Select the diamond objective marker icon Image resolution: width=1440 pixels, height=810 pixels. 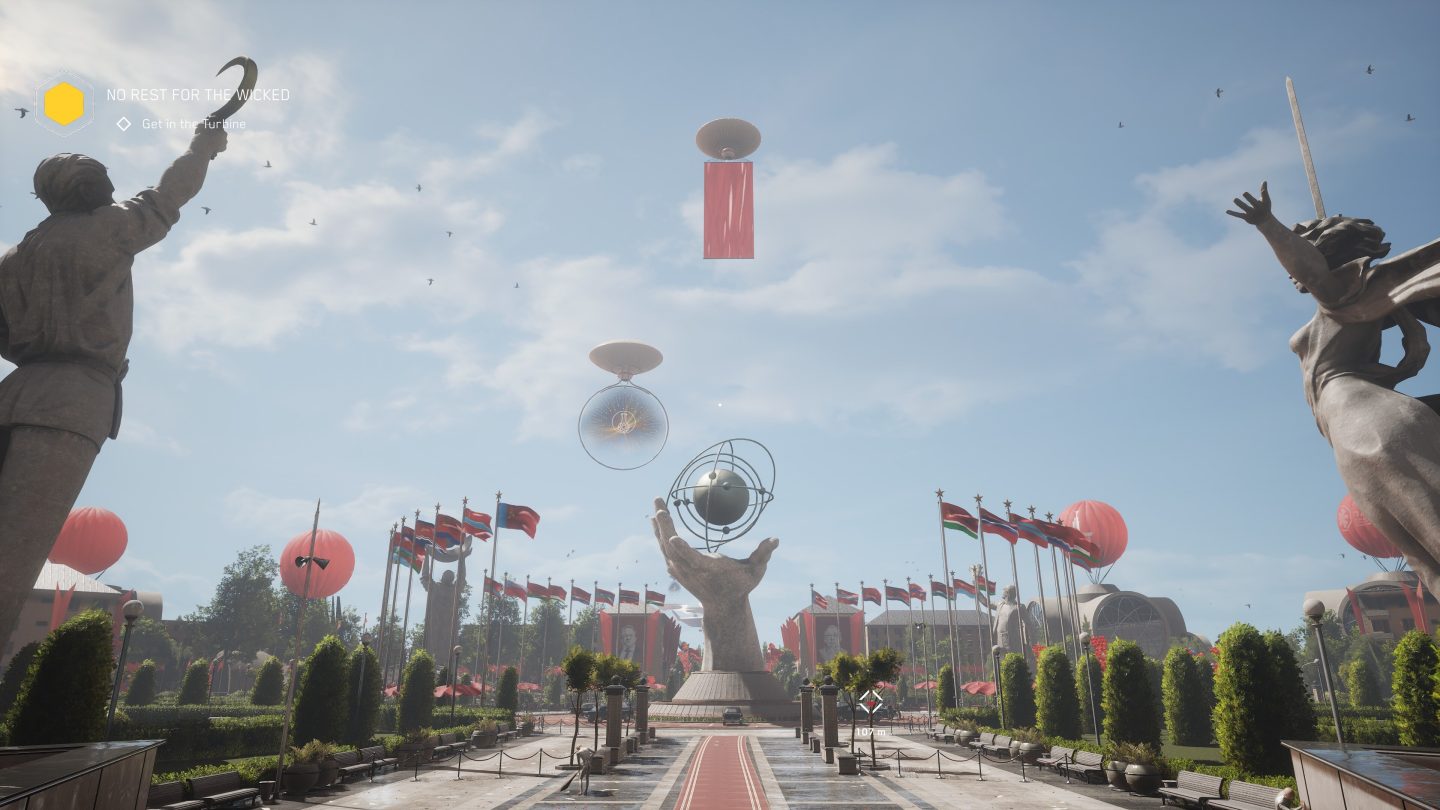tap(125, 124)
